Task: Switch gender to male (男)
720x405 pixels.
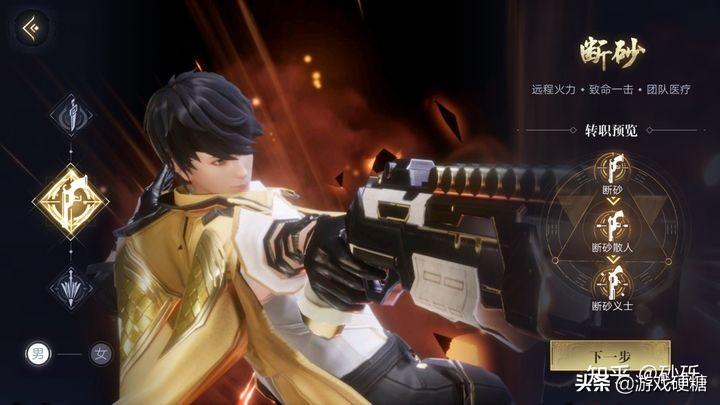Action: click(x=37, y=353)
